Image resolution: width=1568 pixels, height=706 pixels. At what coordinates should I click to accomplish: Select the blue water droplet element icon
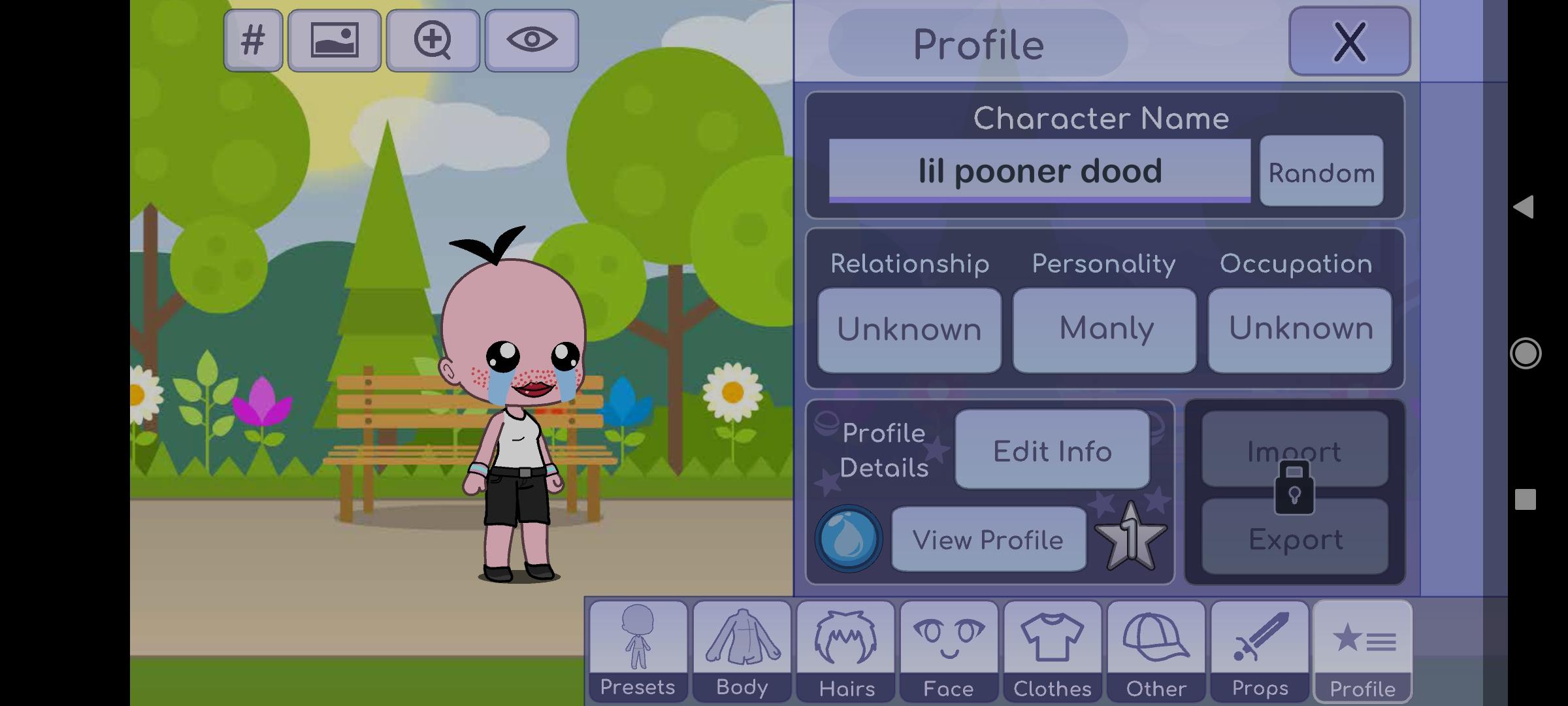coord(848,539)
